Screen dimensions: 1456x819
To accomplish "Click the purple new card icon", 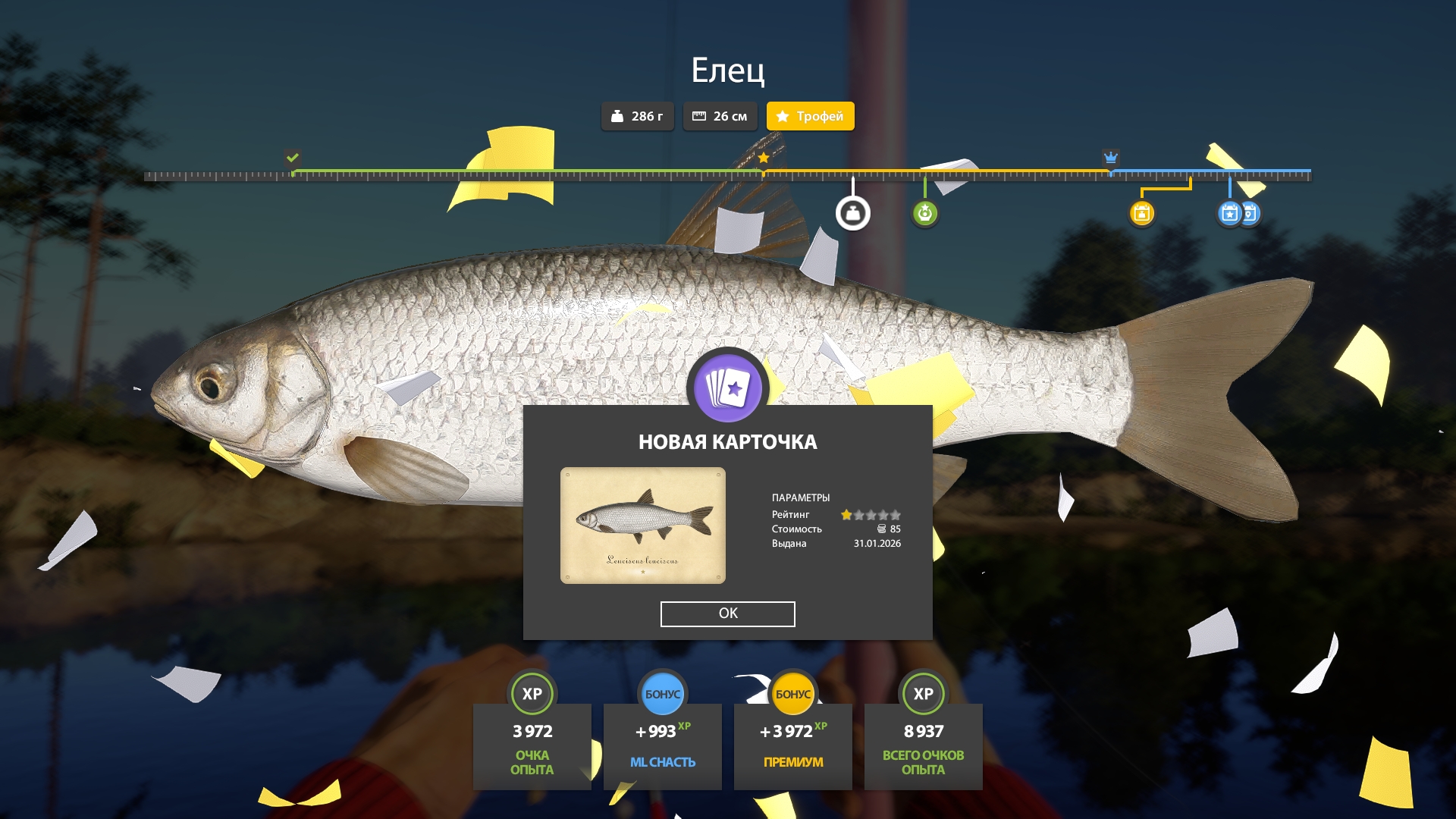I will click(x=727, y=388).
